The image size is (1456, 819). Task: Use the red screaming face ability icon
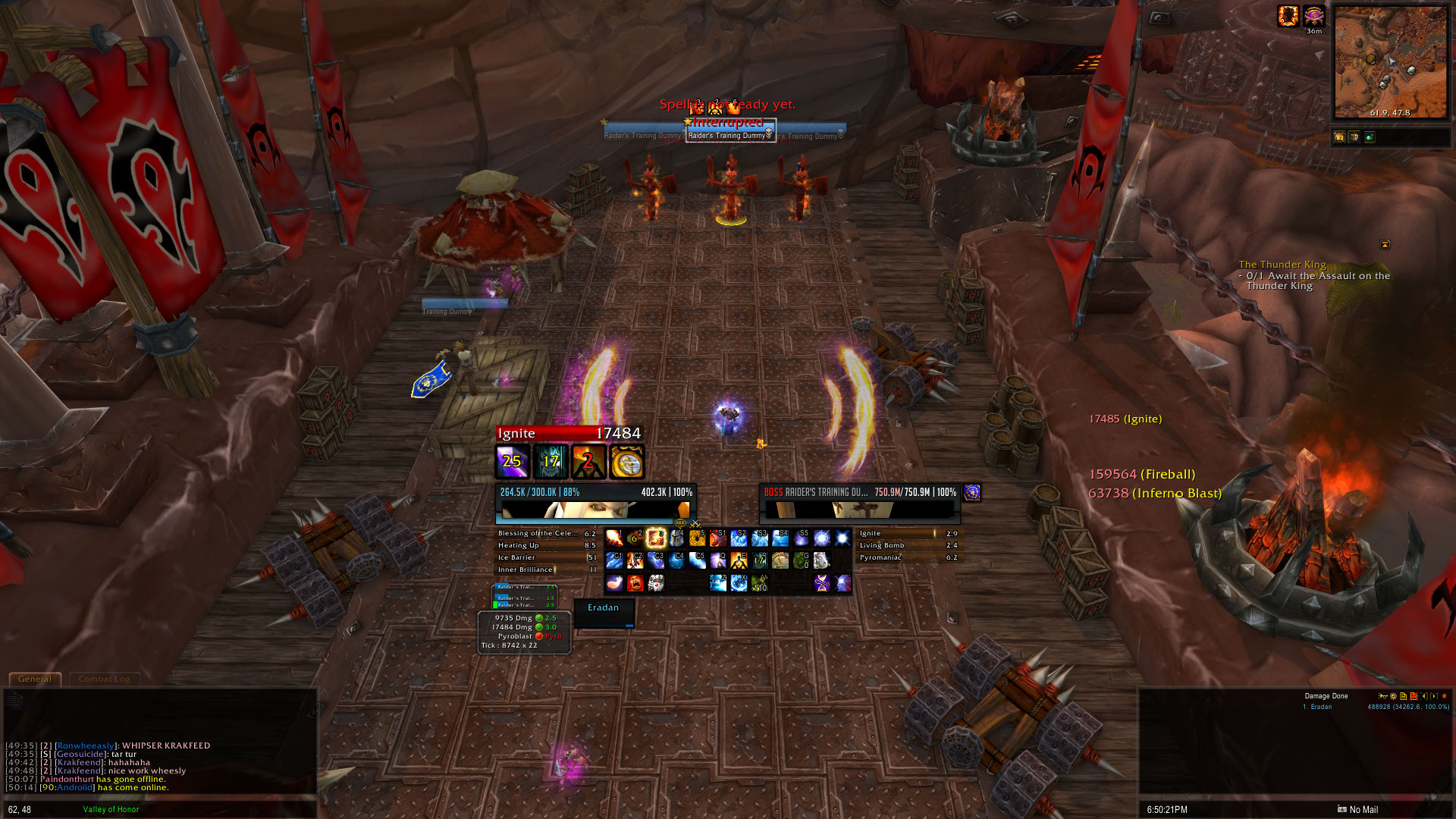[635, 582]
